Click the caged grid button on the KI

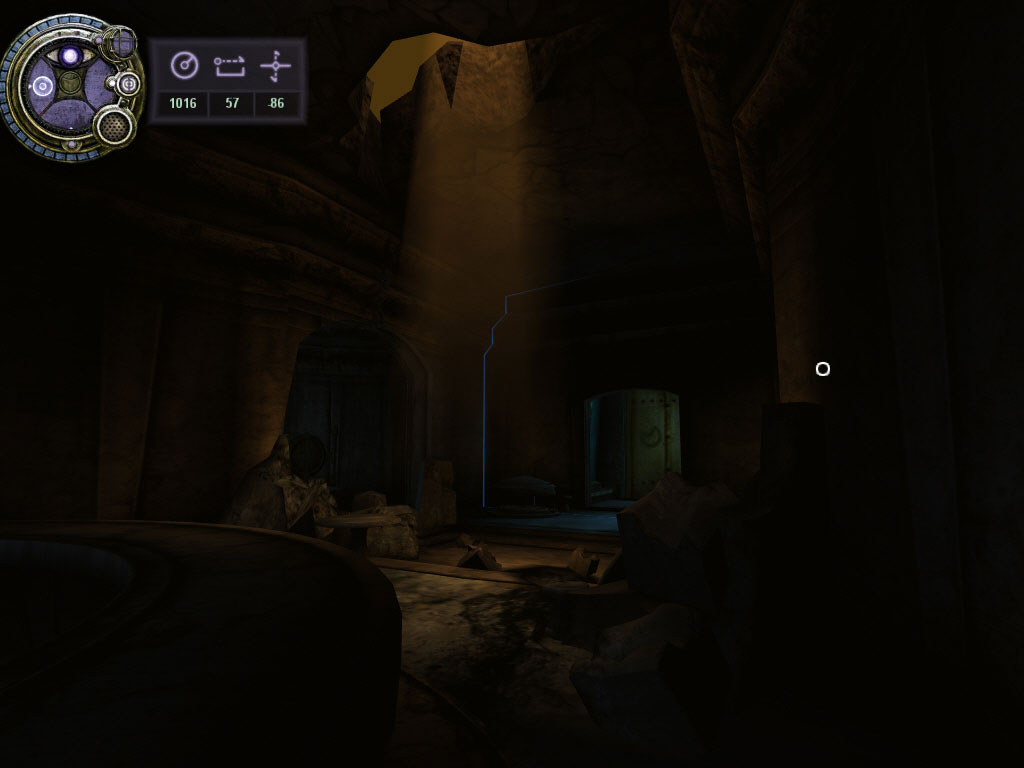tap(121, 43)
